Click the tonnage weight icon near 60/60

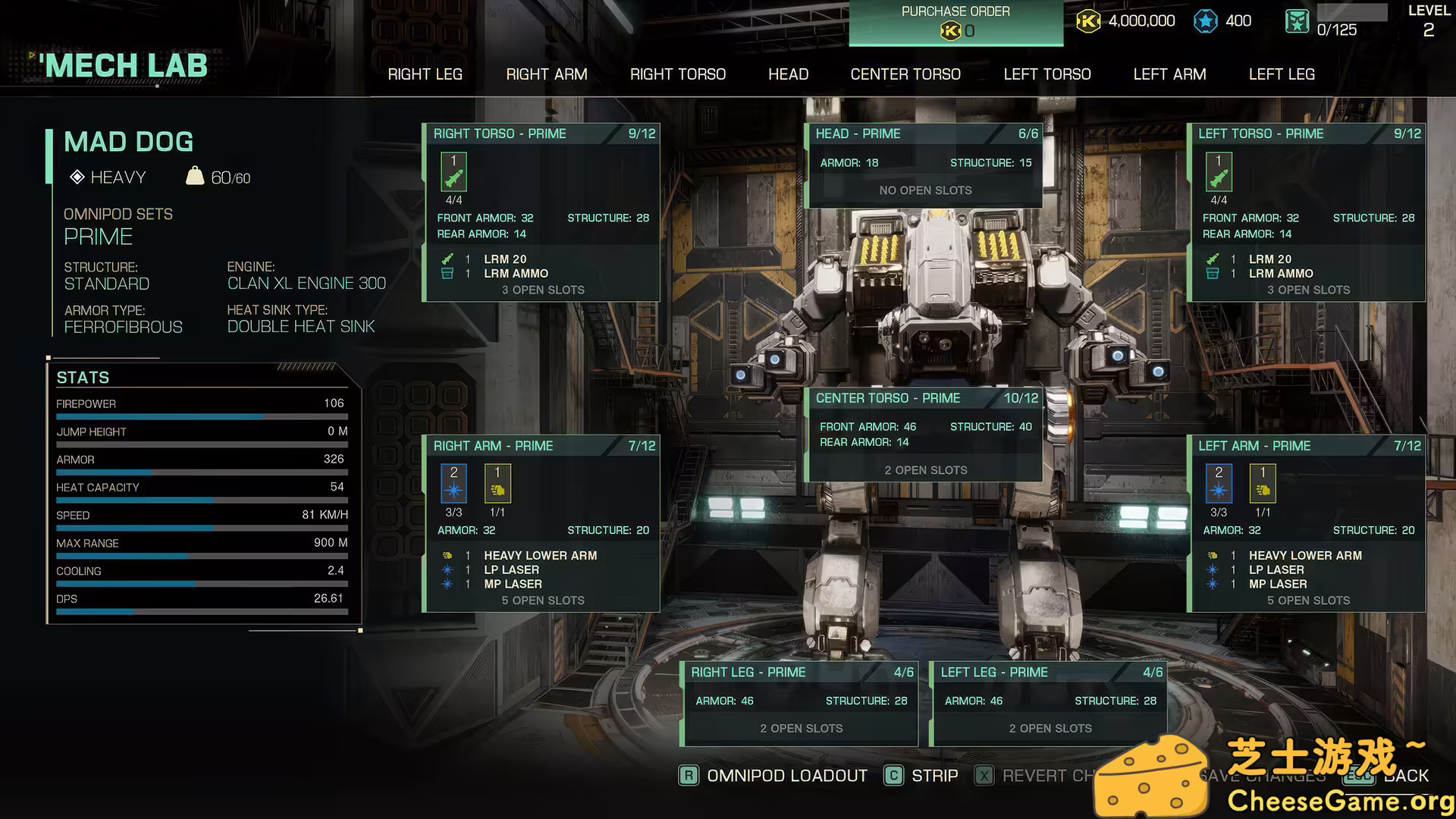click(x=196, y=176)
